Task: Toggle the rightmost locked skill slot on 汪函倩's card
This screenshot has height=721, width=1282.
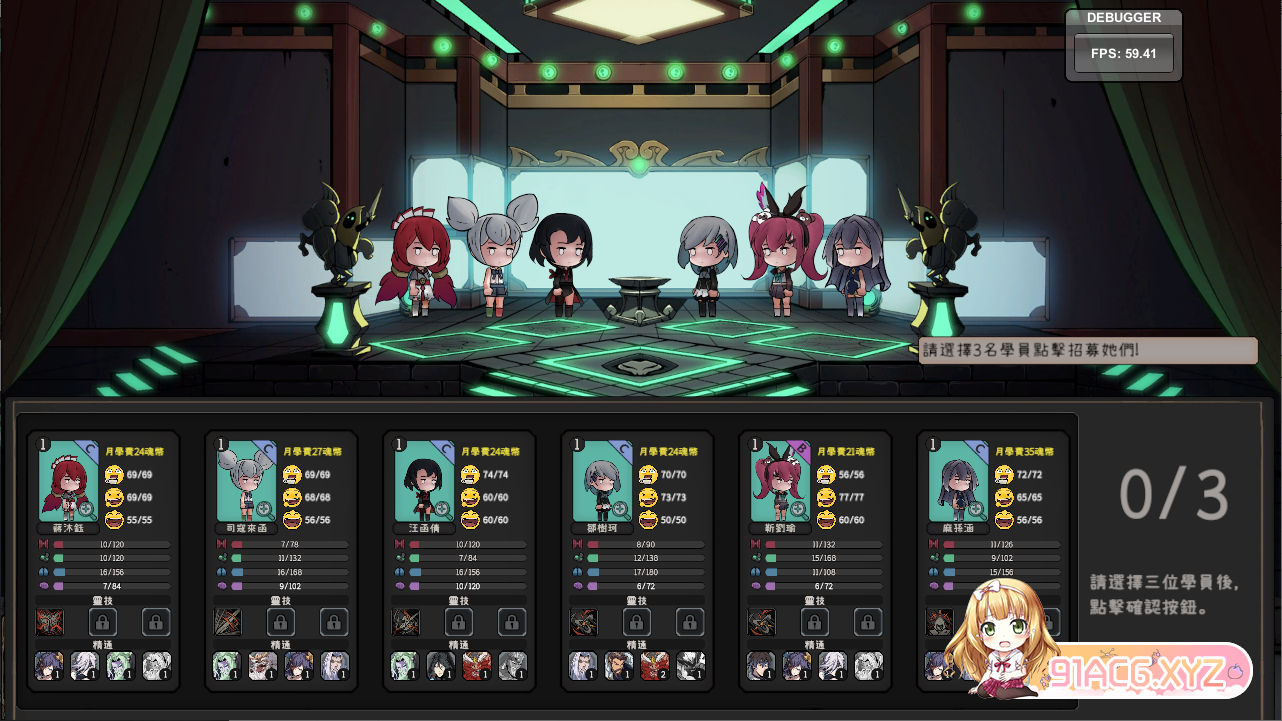Action: pos(511,621)
